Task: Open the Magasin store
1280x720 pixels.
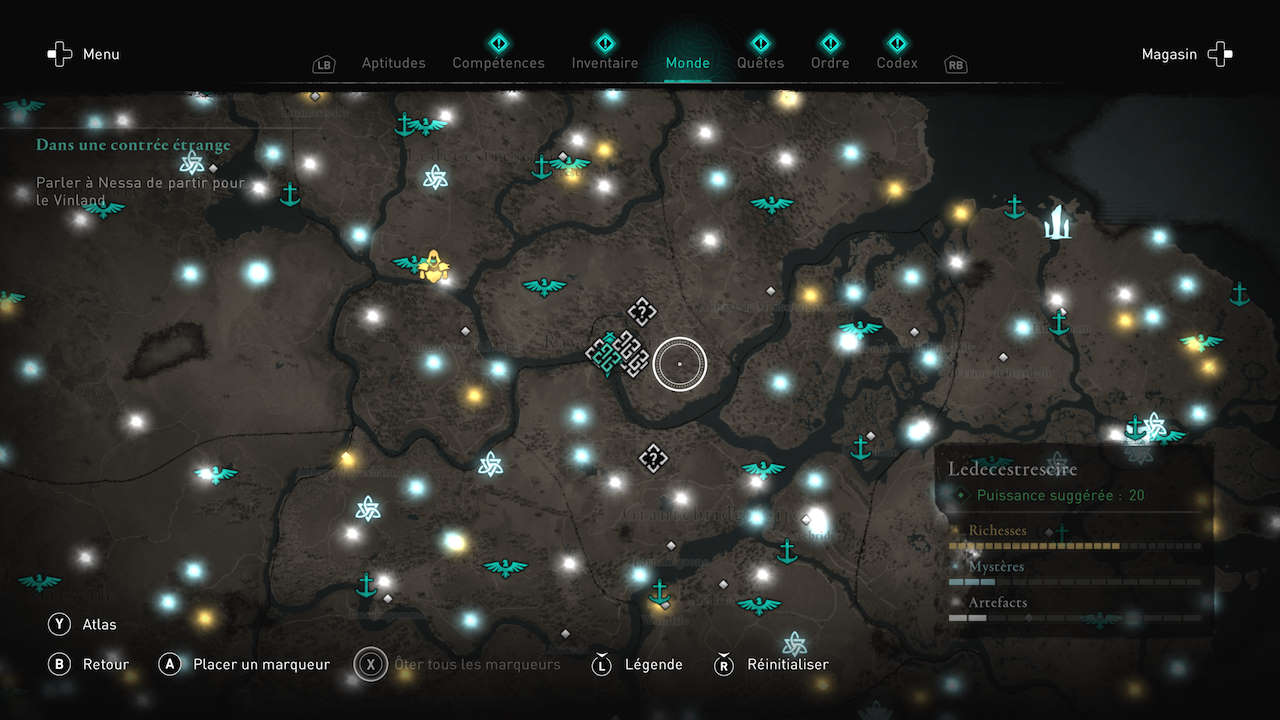Action: [1187, 55]
